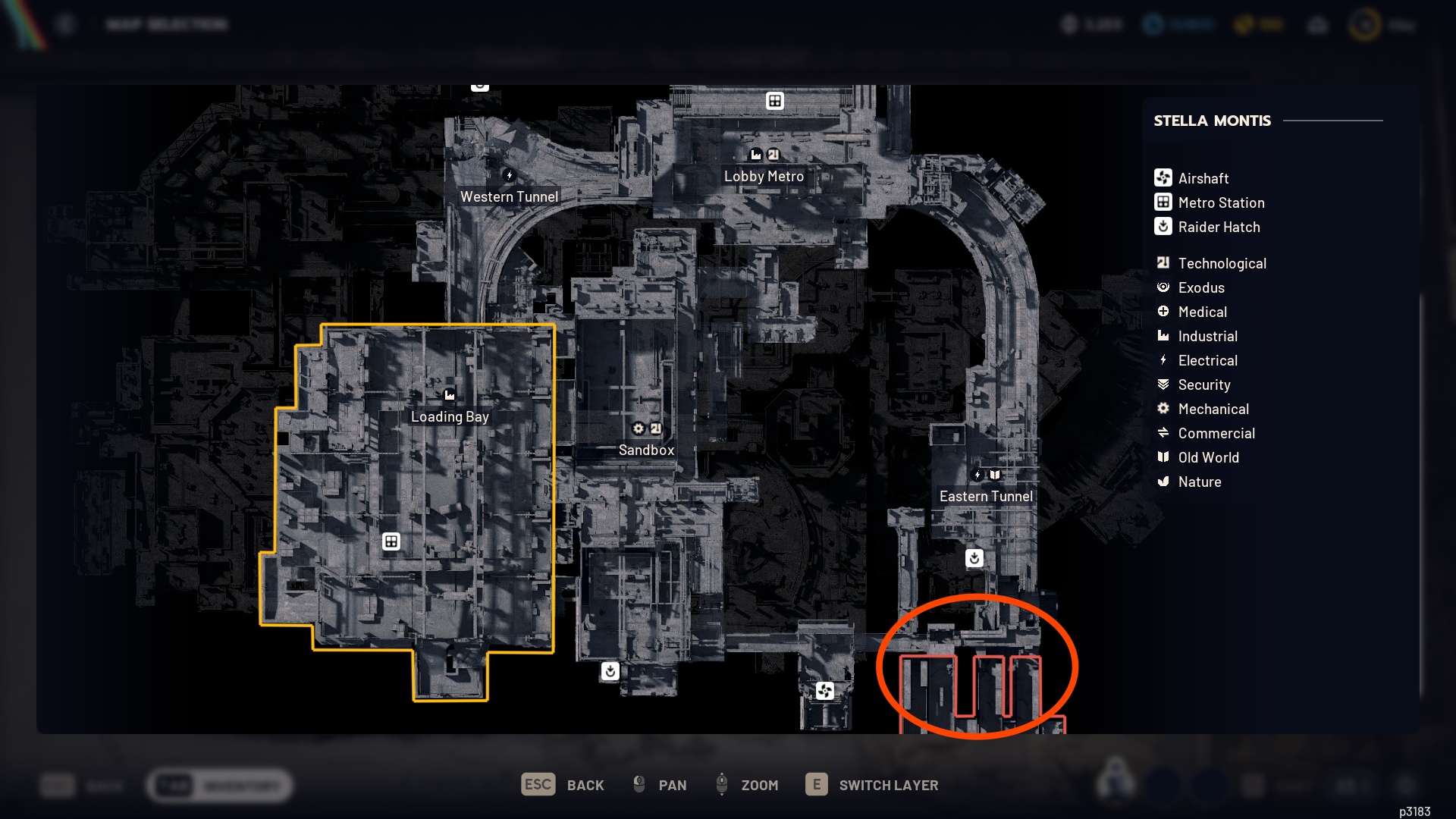Click the Electrical icon above Western Tunnel
This screenshot has width=1456, height=819.
[x=509, y=174]
